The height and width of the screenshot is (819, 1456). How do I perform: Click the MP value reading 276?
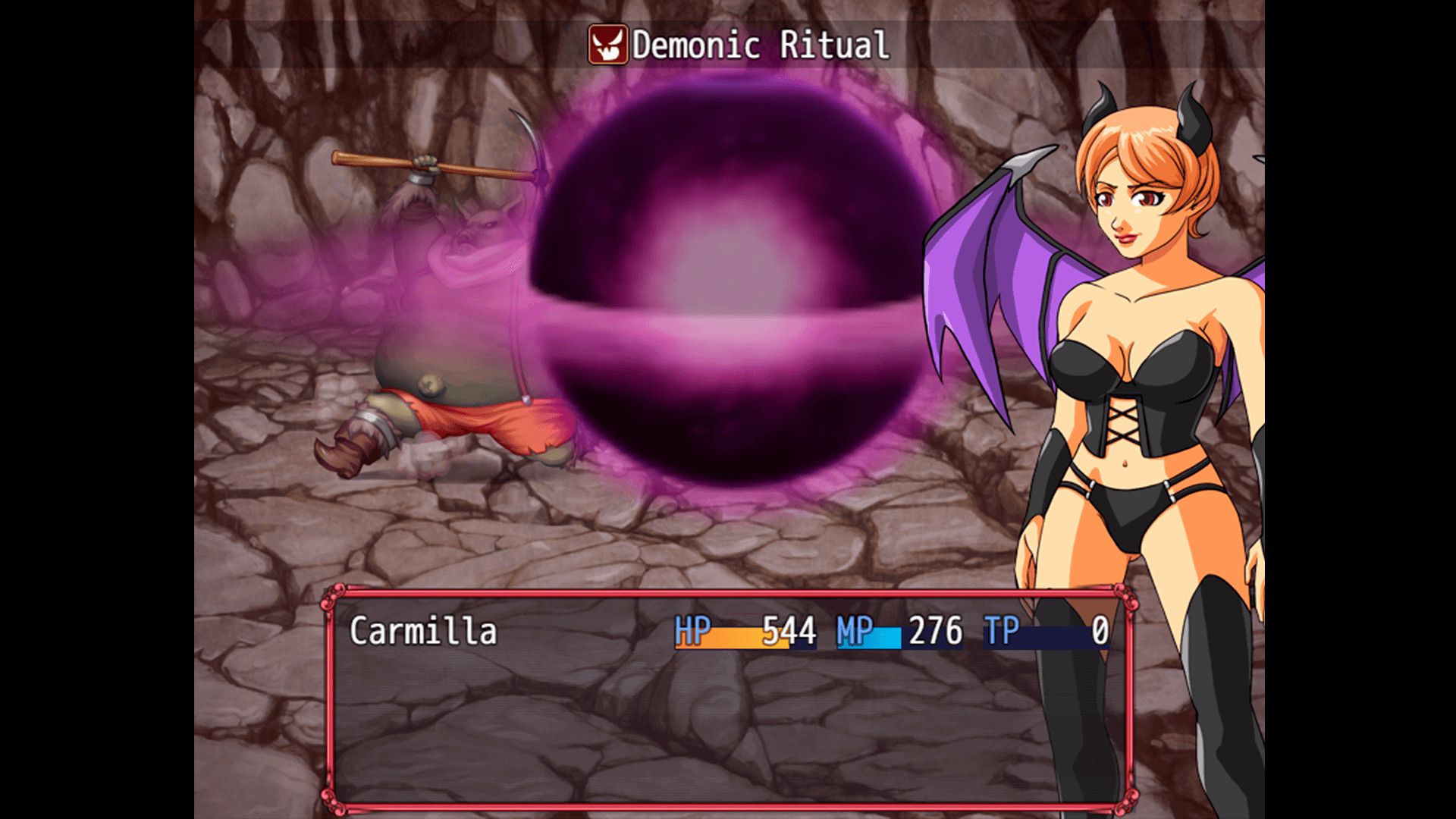(937, 631)
